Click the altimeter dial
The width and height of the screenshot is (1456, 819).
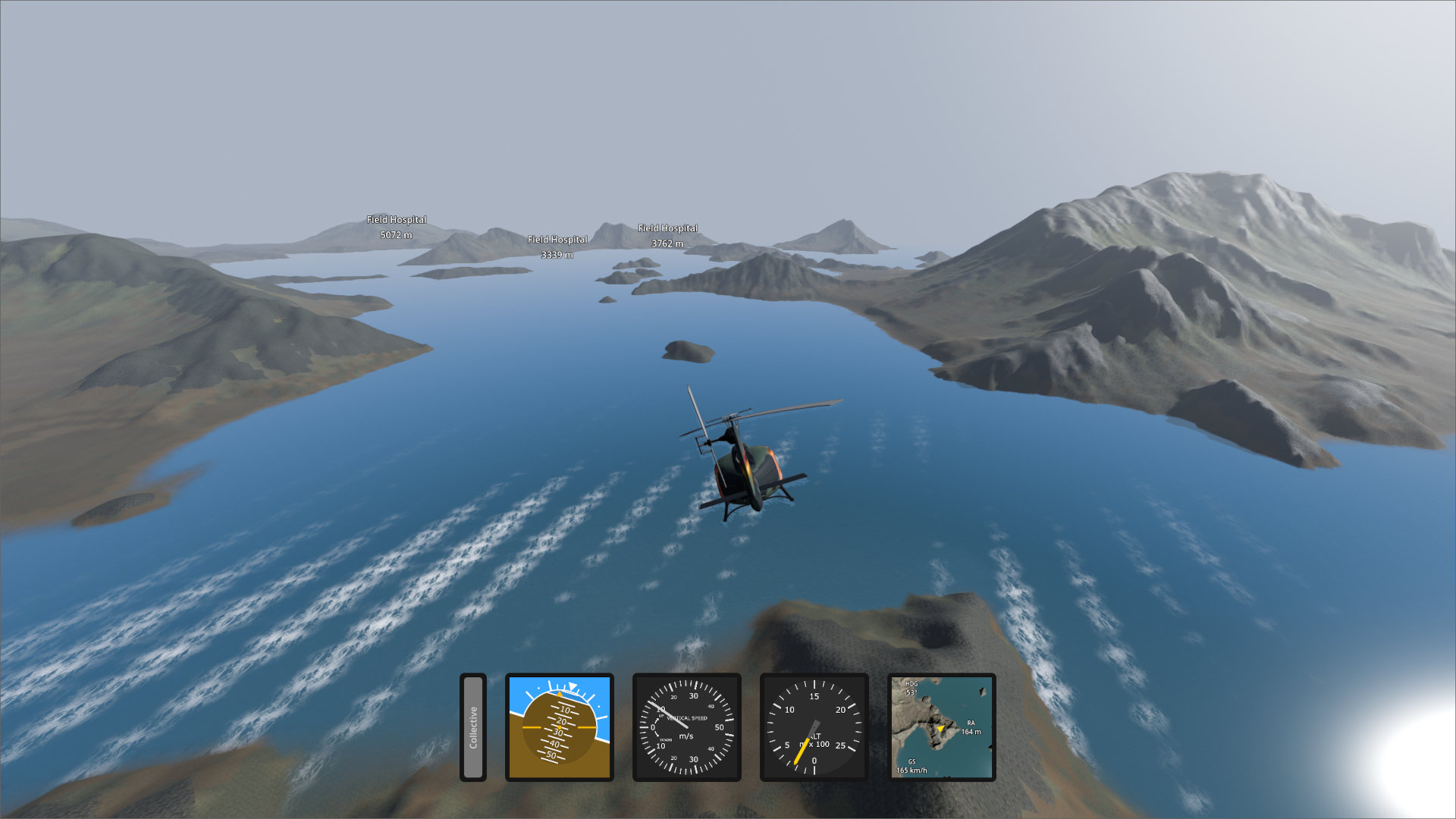814,727
